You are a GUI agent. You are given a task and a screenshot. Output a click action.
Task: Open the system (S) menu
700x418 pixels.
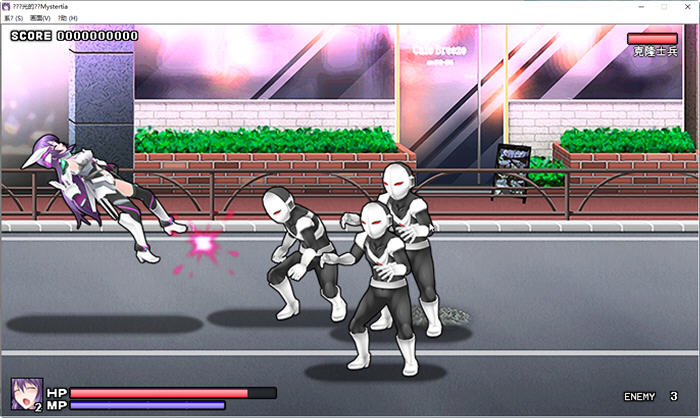pyautogui.click(x=13, y=18)
